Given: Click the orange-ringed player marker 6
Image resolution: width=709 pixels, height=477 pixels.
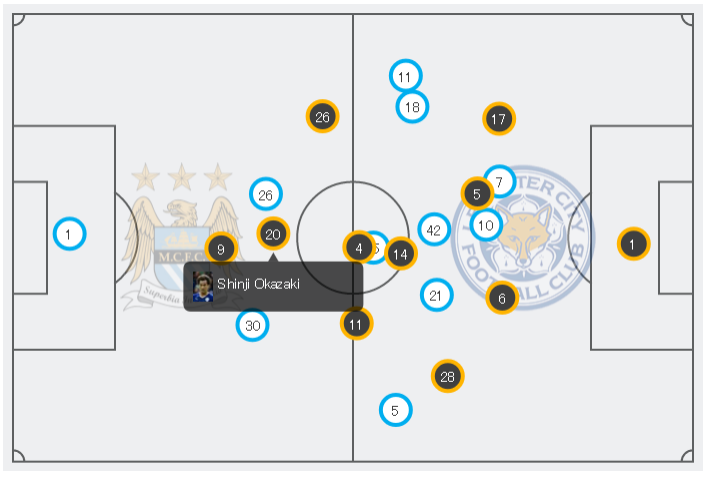Looking at the screenshot, I should pos(502,297).
